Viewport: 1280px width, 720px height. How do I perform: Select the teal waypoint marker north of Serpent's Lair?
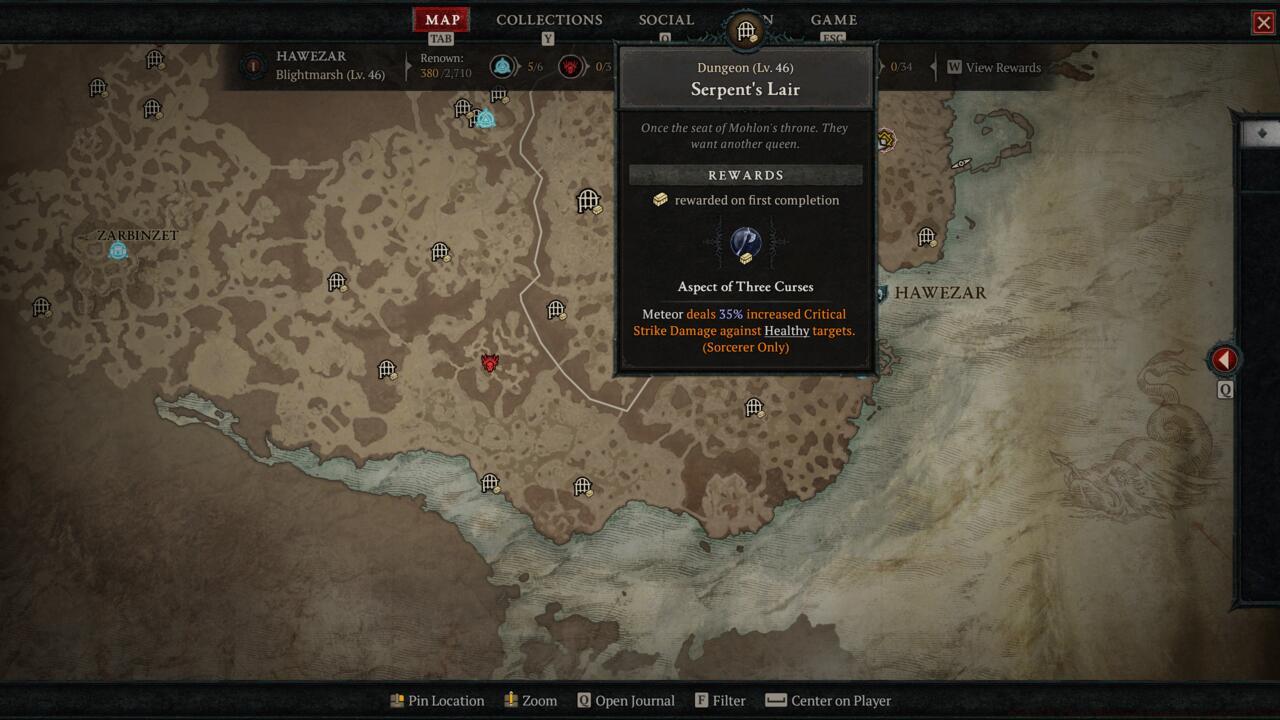click(x=486, y=118)
